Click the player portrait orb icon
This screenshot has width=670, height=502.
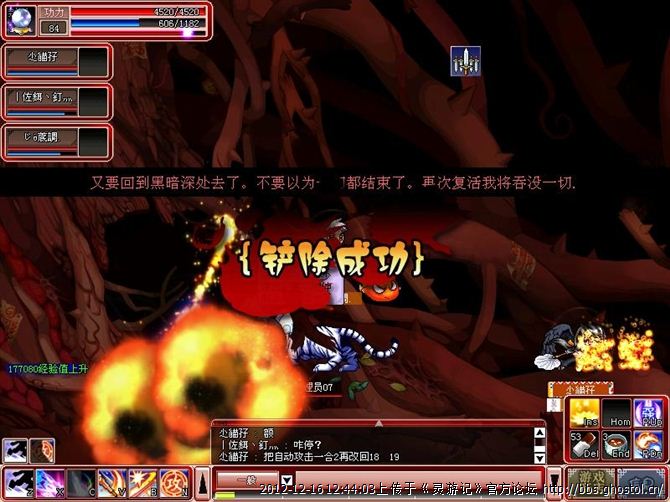[21, 21]
